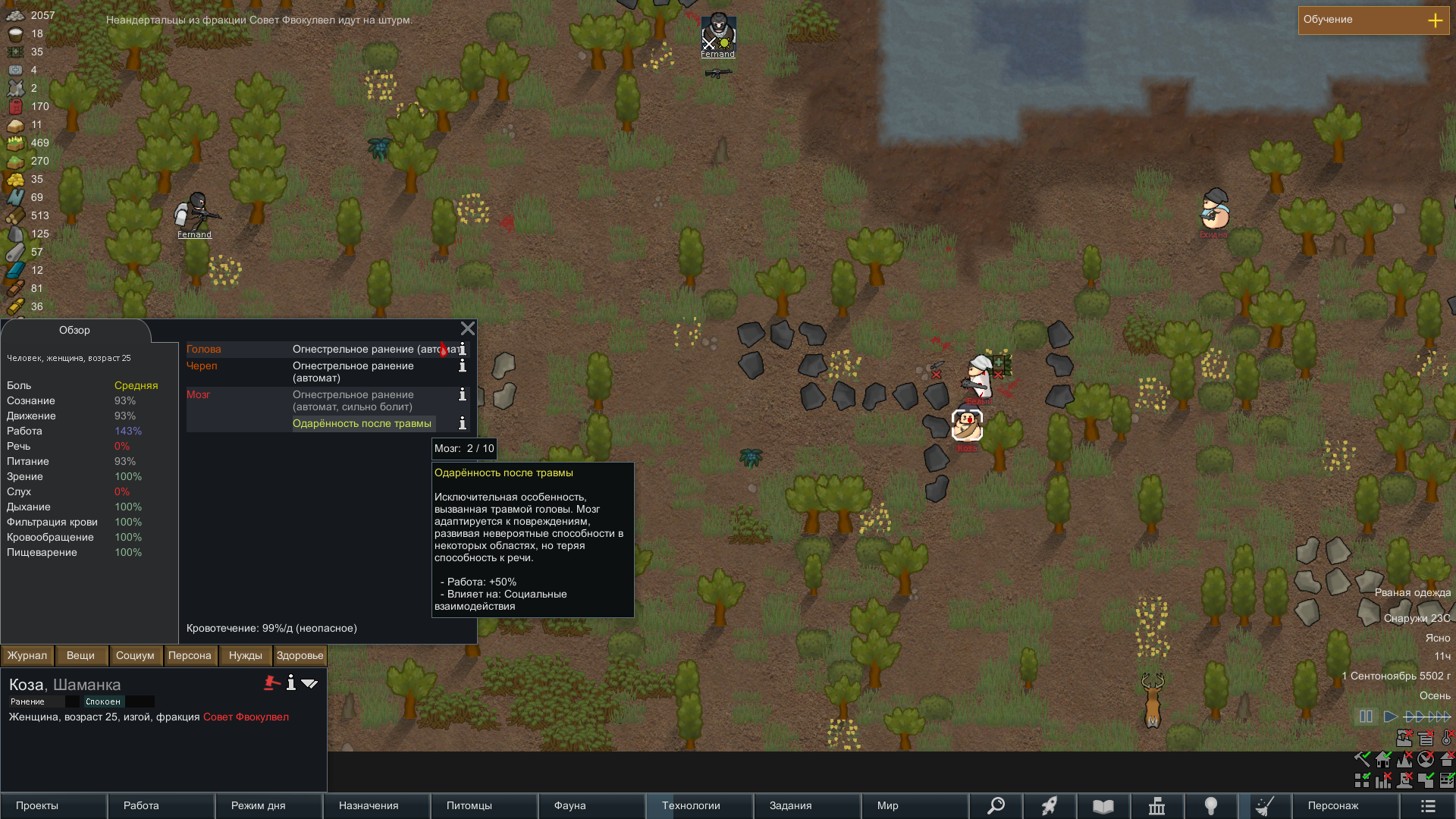Open the Проекты (Architect) menu
The height and width of the screenshot is (819, 1456).
pos(53,805)
